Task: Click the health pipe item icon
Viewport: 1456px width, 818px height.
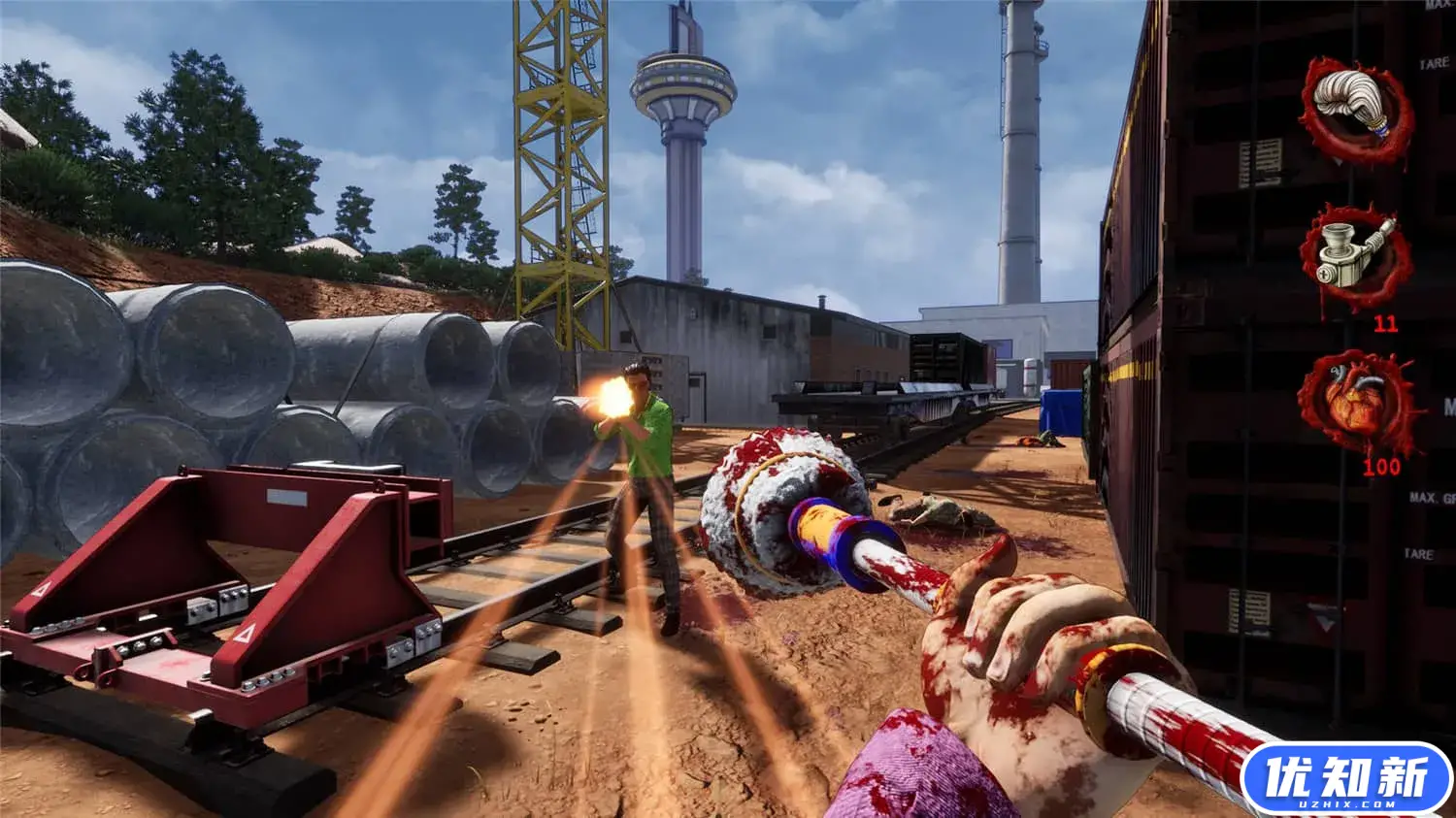Action: tap(1356, 255)
